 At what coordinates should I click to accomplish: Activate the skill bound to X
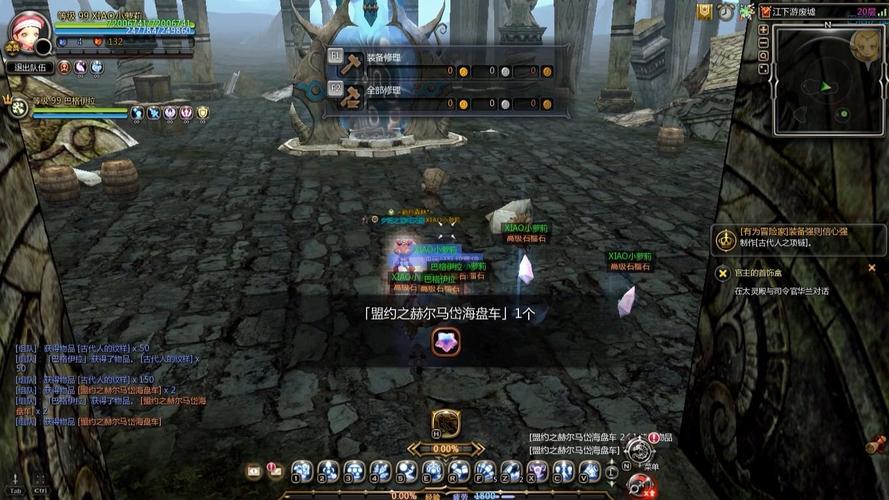pos(537,469)
